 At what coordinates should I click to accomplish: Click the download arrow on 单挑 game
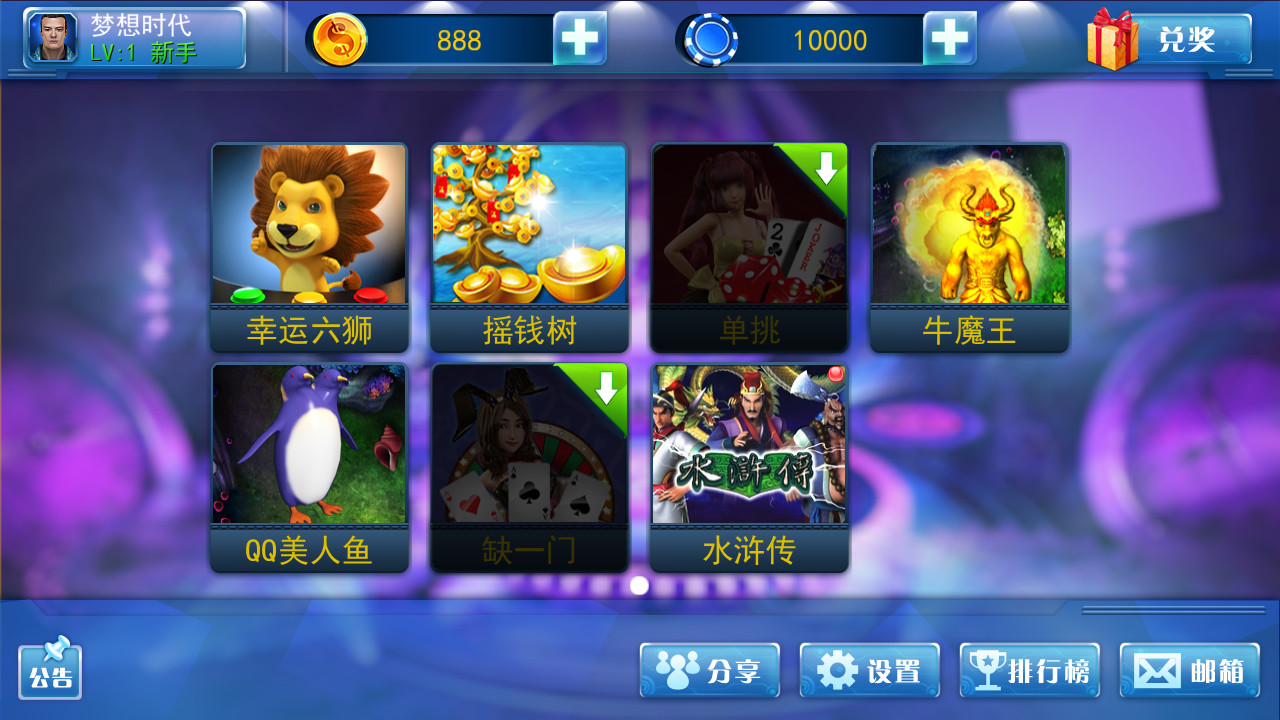pos(824,169)
